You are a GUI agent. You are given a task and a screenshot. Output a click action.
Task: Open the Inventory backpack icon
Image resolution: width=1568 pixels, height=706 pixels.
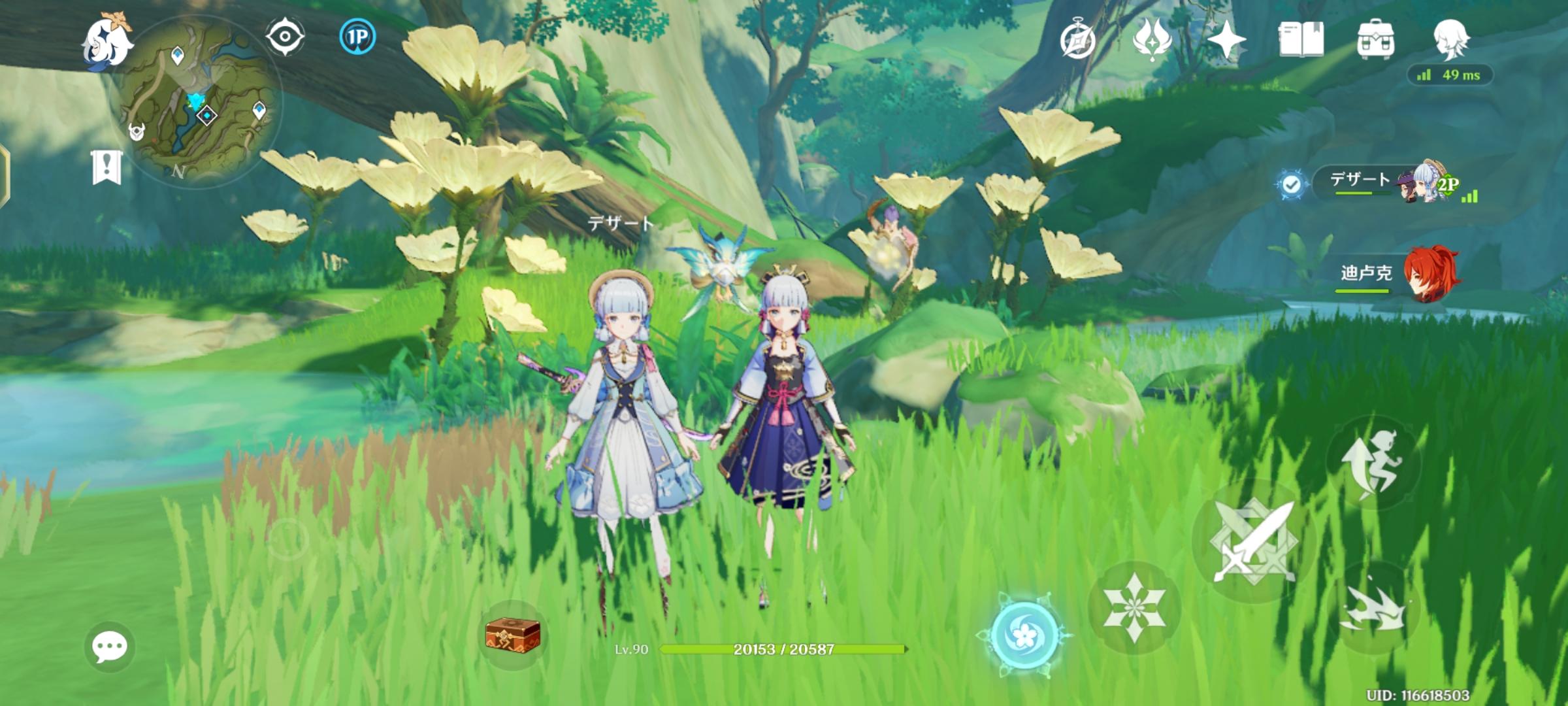pyautogui.click(x=1377, y=41)
